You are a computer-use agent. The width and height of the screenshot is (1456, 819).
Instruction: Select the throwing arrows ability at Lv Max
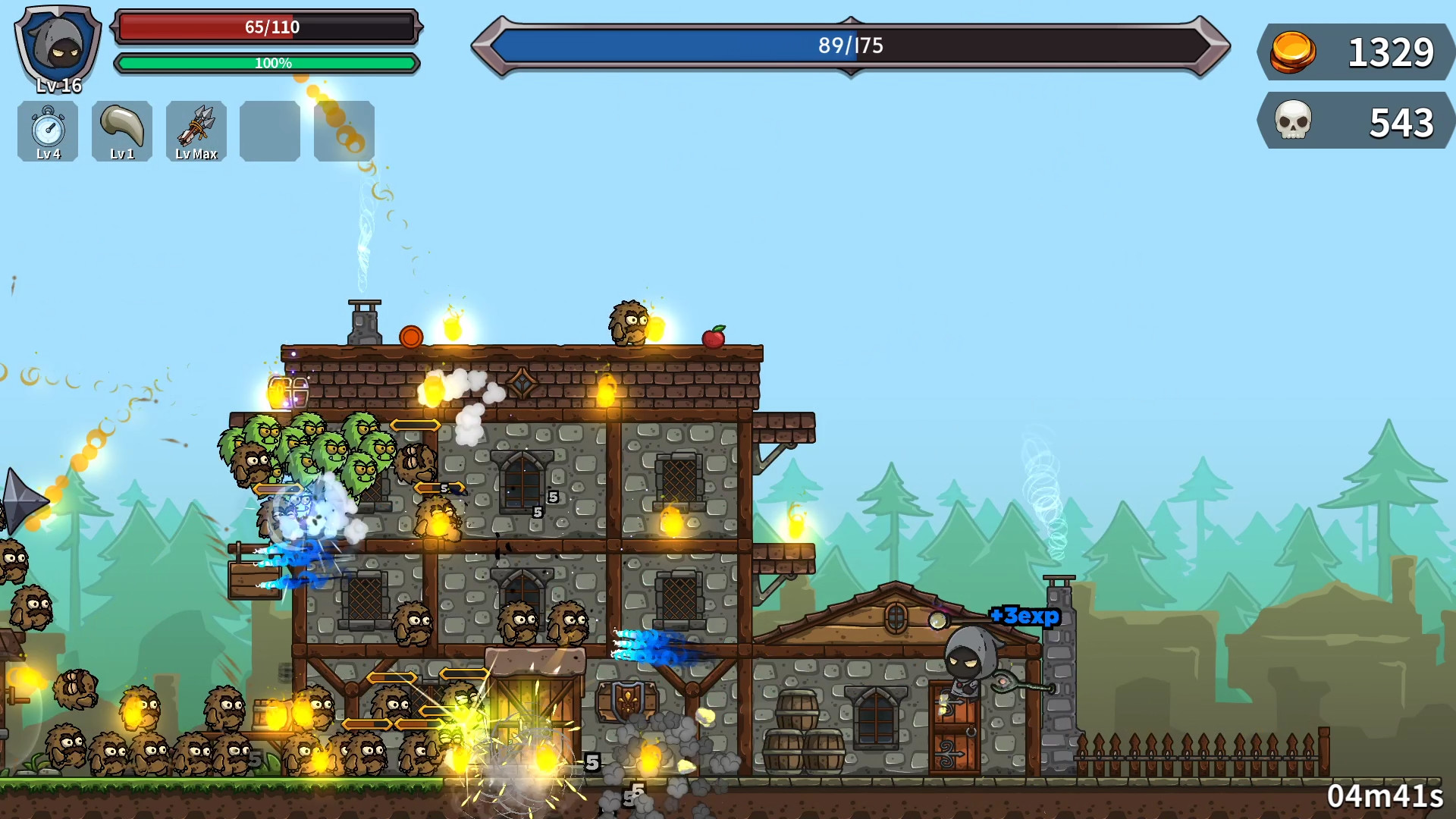point(196,131)
